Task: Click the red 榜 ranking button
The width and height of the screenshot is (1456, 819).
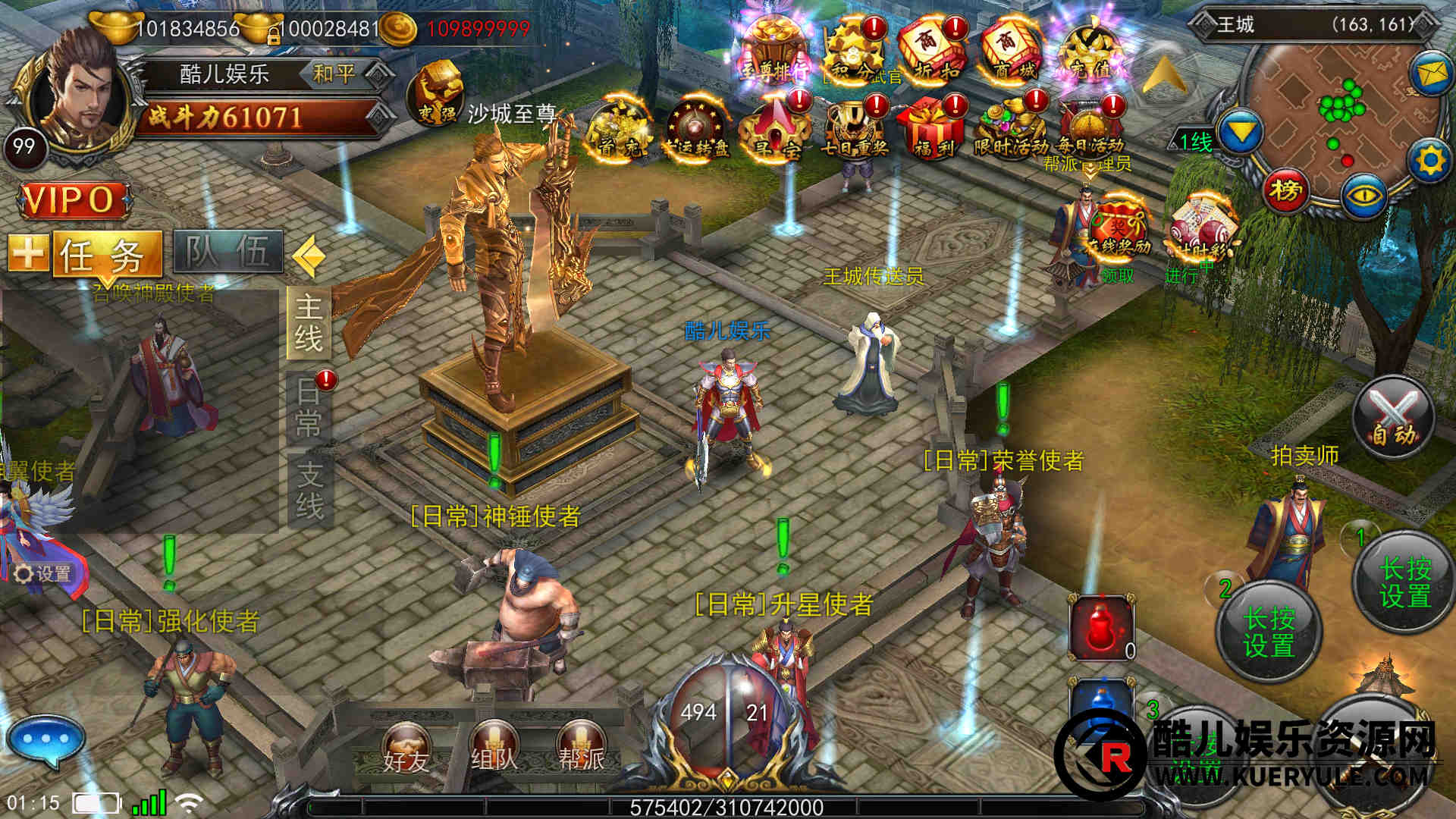Action: tap(1285, 190)
